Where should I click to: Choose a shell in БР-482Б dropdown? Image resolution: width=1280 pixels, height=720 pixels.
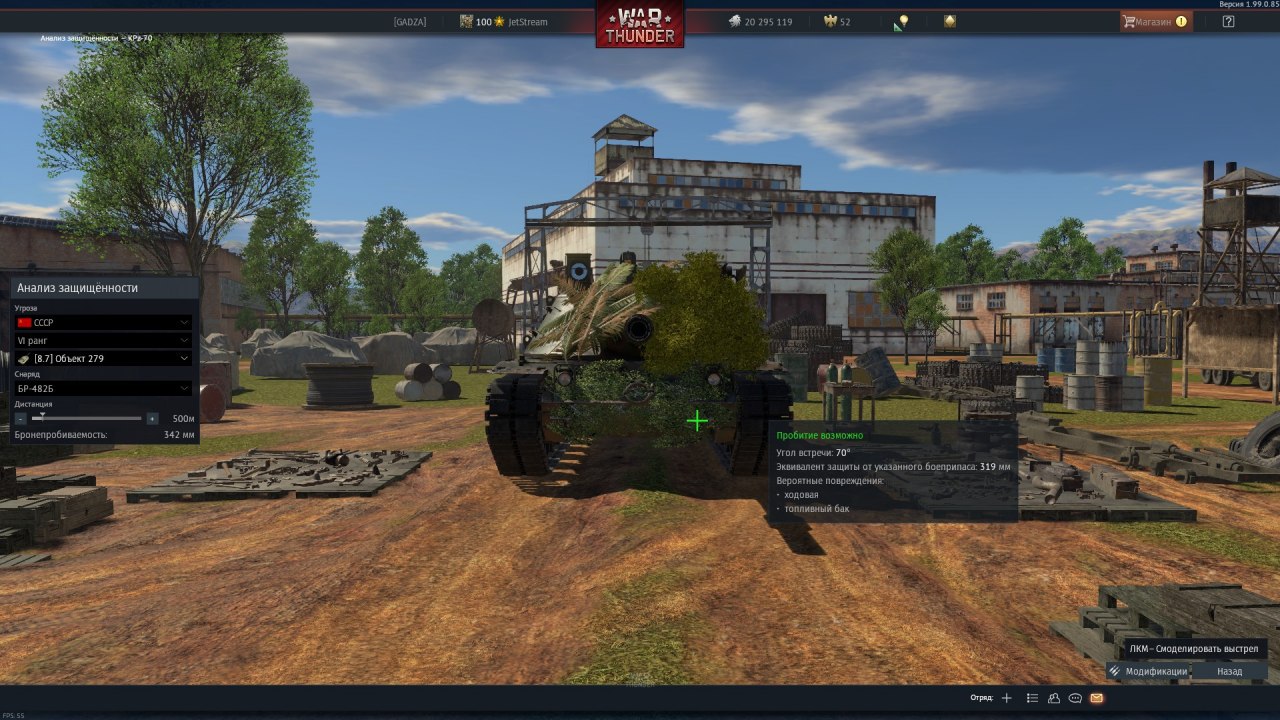coord(103,388)
